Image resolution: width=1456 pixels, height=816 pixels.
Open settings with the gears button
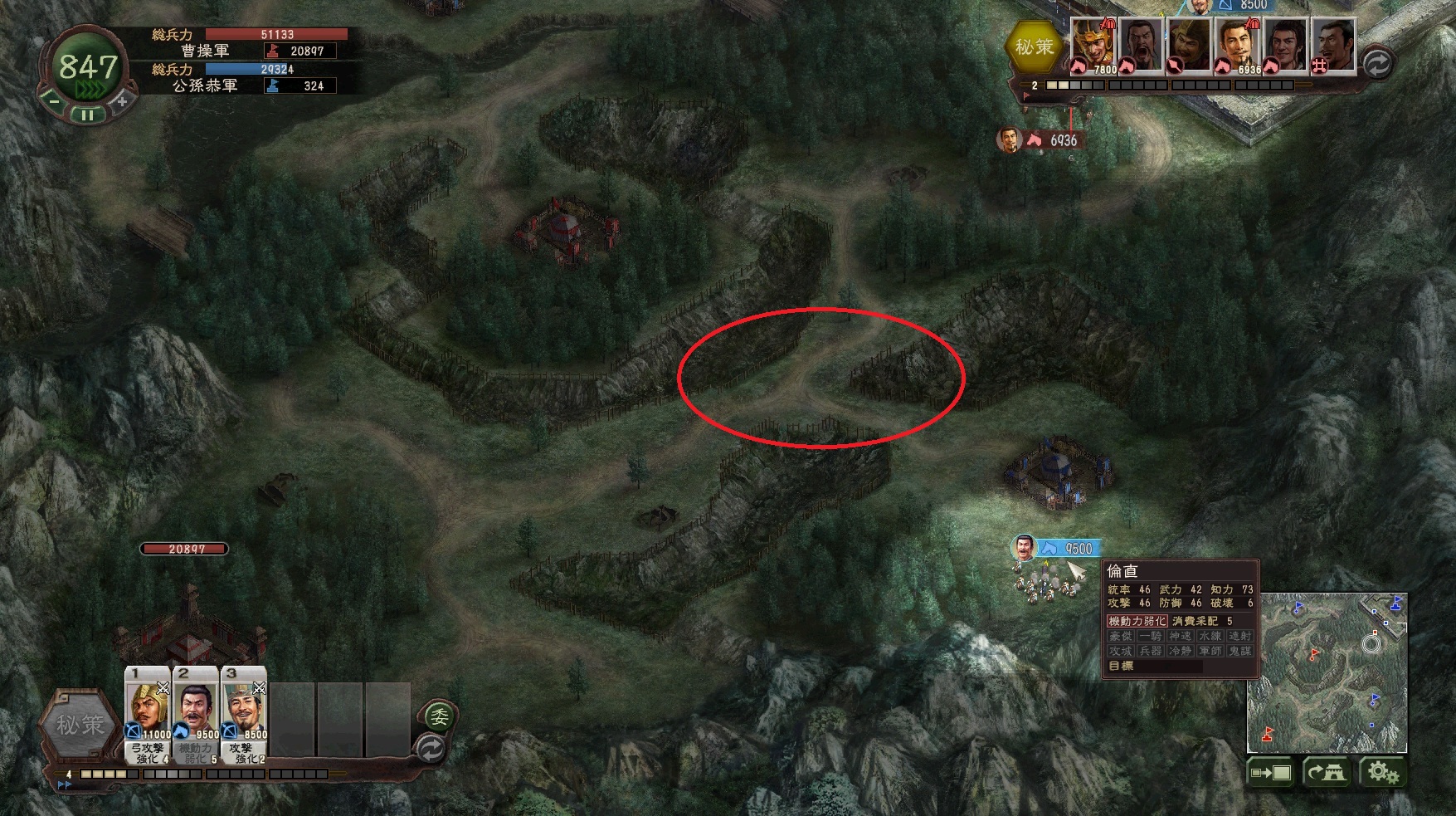point(1382,774)
